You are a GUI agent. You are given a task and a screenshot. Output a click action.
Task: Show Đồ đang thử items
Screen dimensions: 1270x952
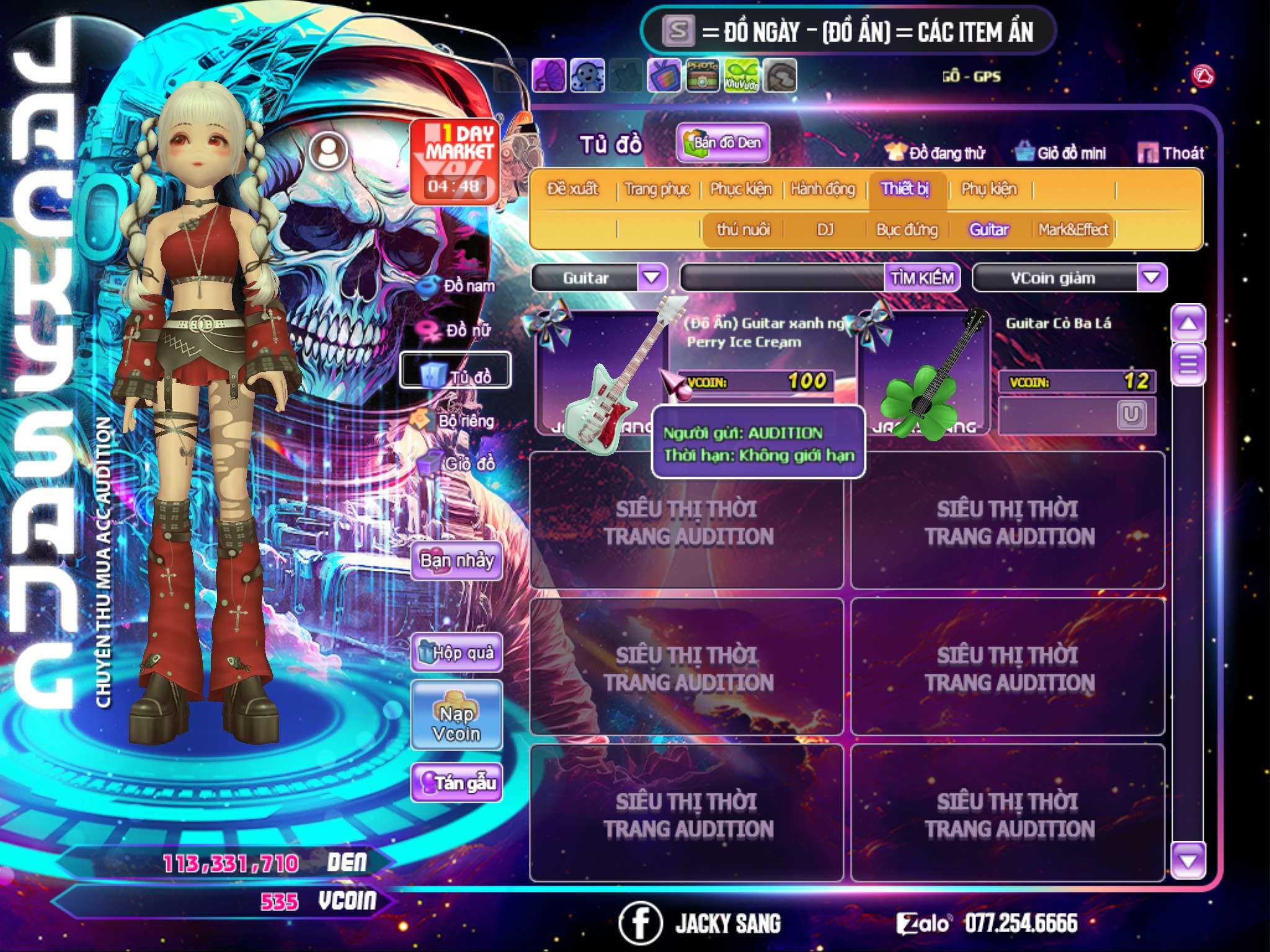pyautogui.click(x=936, y=152)
